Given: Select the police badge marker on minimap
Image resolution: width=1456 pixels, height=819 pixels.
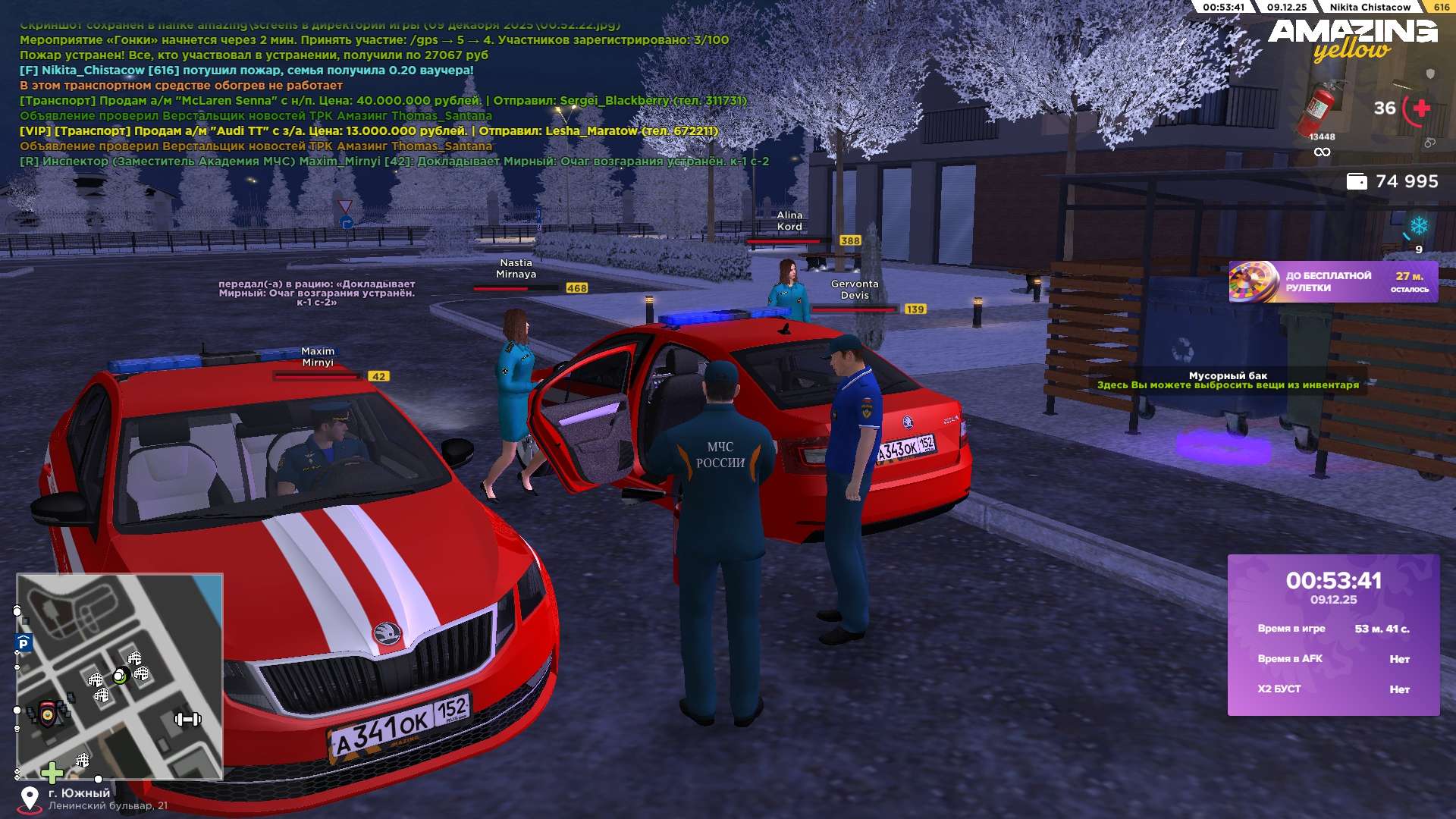Looking at the screenshot, I should [x=48, y=714].
